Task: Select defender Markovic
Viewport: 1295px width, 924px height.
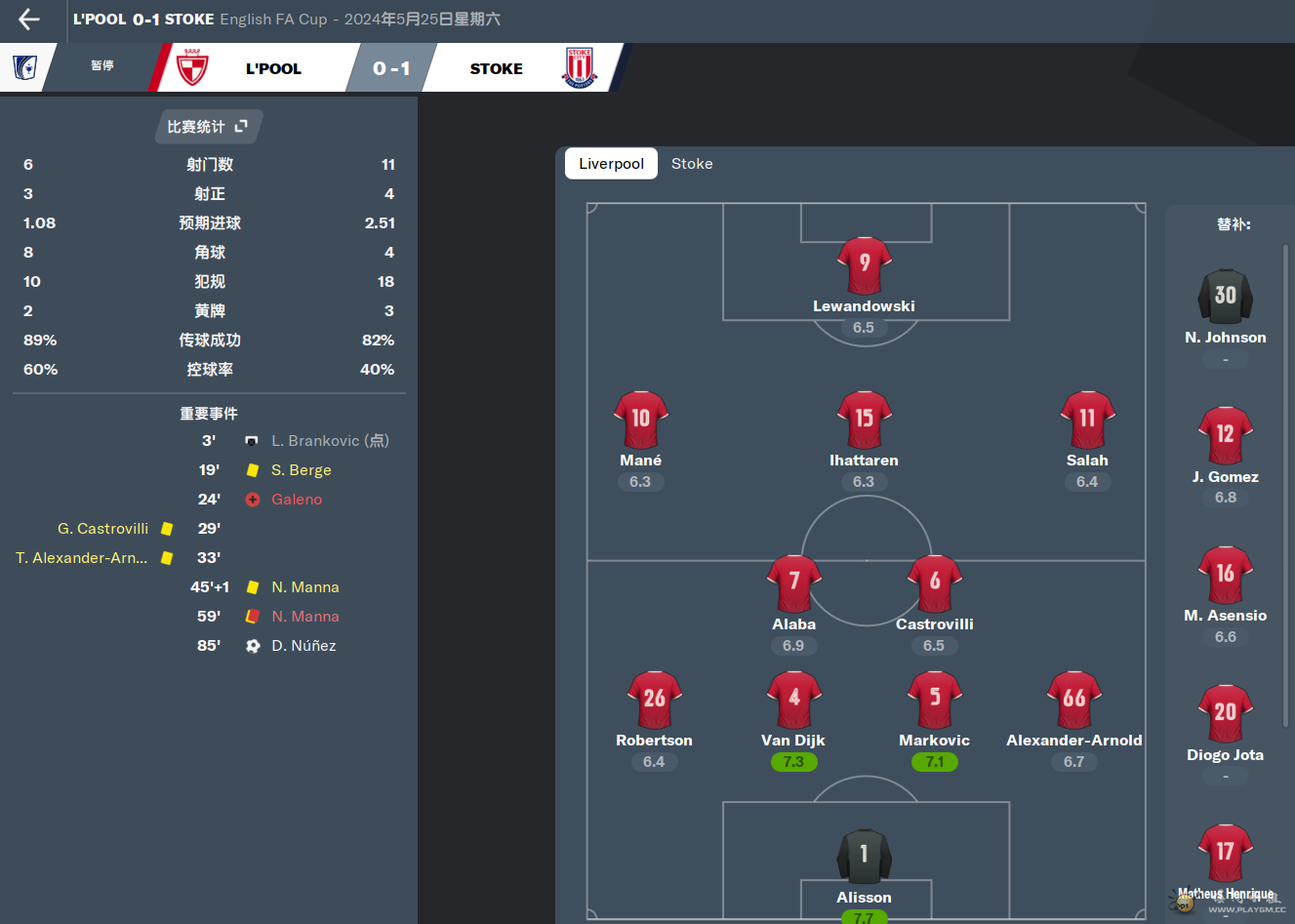Action: pos(934,700)
